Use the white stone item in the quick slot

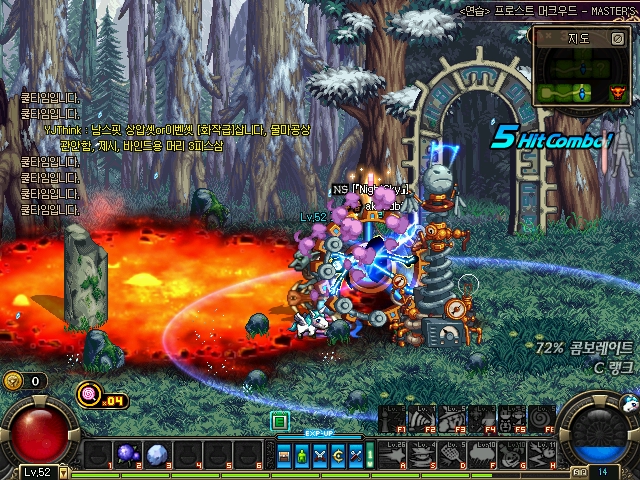click(156, 455)
